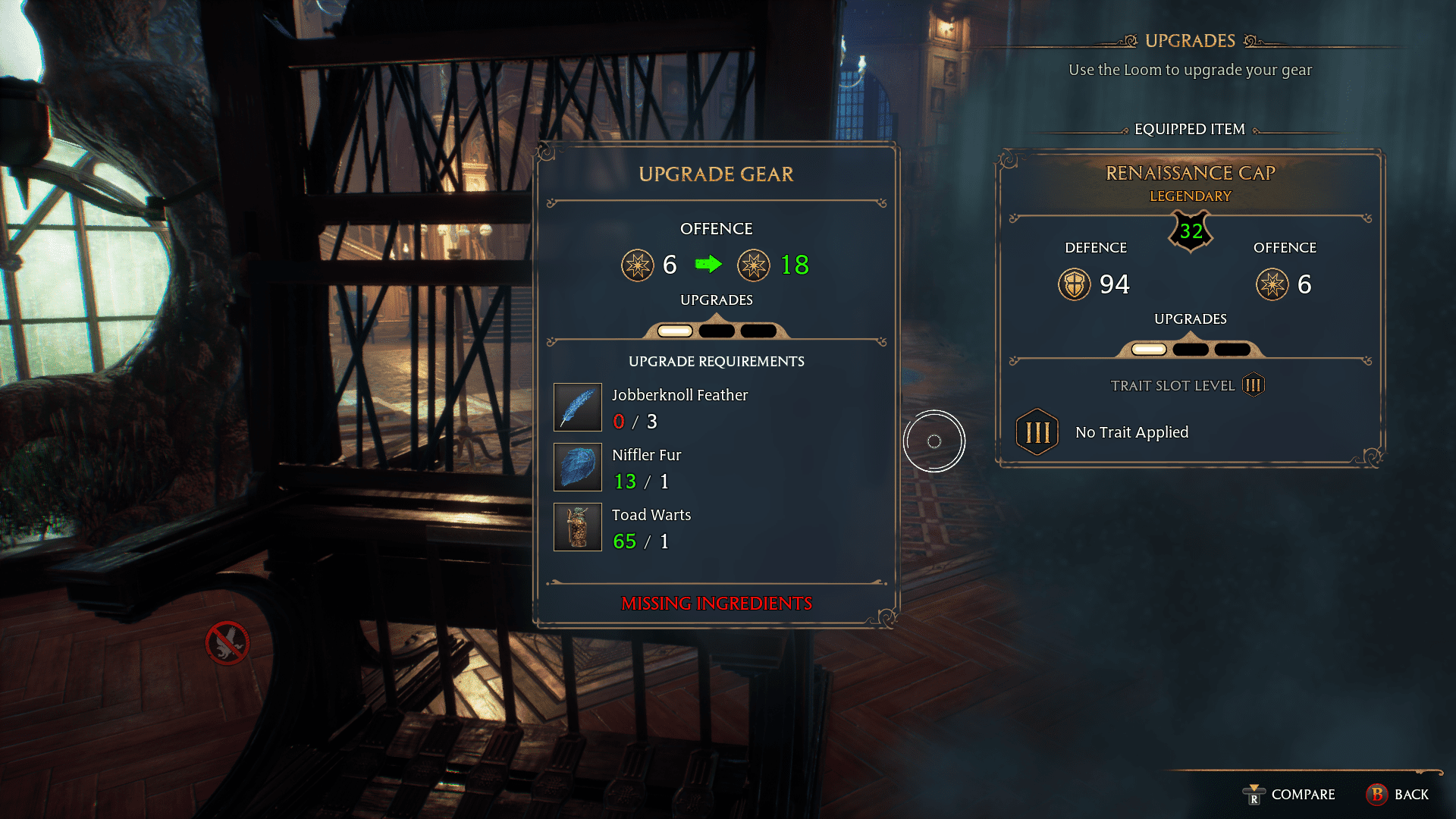This screenshot has height=819, width=1456.
Task: Expand the Upgrade Requirements section
Action: point(716,362)
